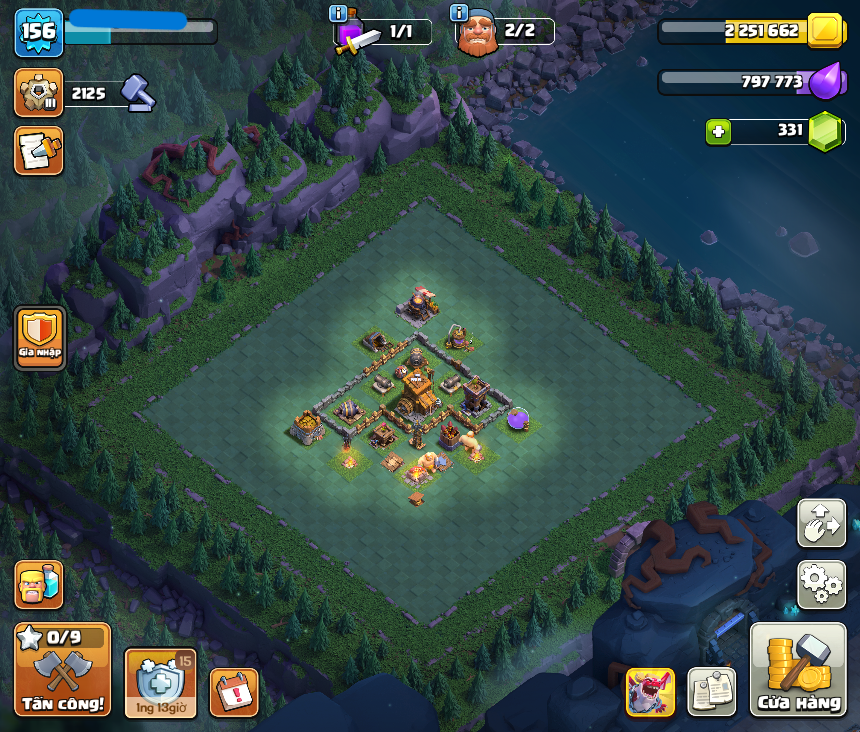Open the gear settings menu

pos(821,584)
